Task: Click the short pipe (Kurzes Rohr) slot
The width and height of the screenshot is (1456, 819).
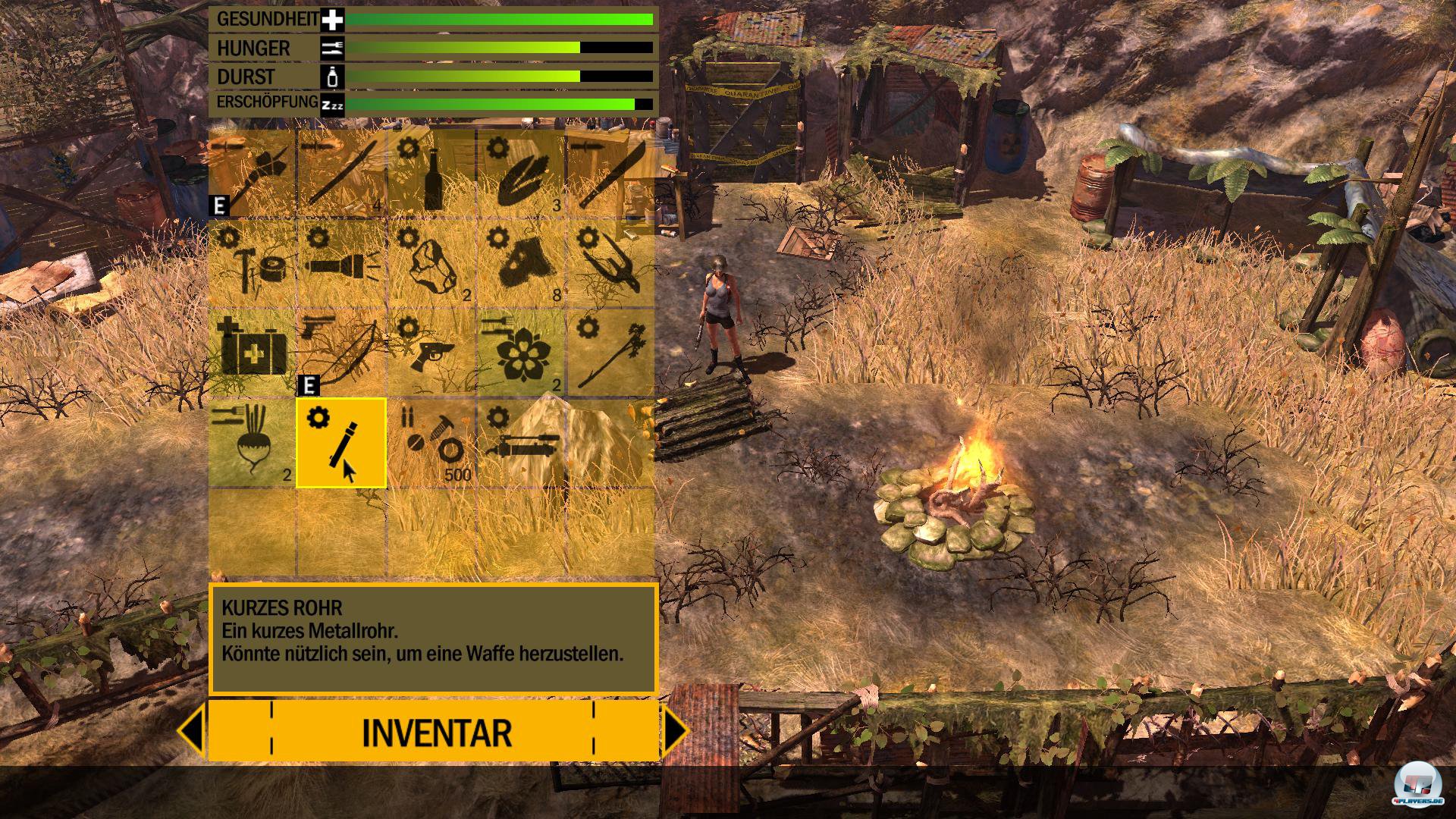Action: pyautogui.click(x=342, y=443)
